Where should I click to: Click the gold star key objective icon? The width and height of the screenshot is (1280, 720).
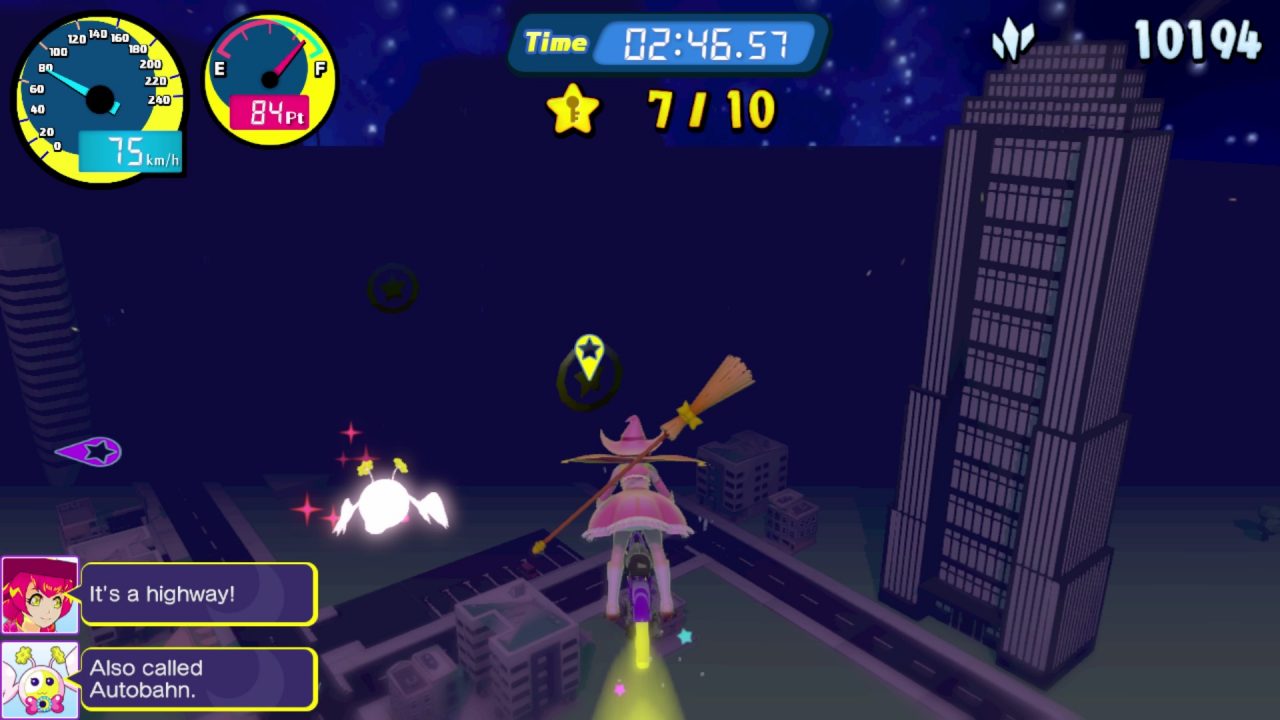coord(573,109)
